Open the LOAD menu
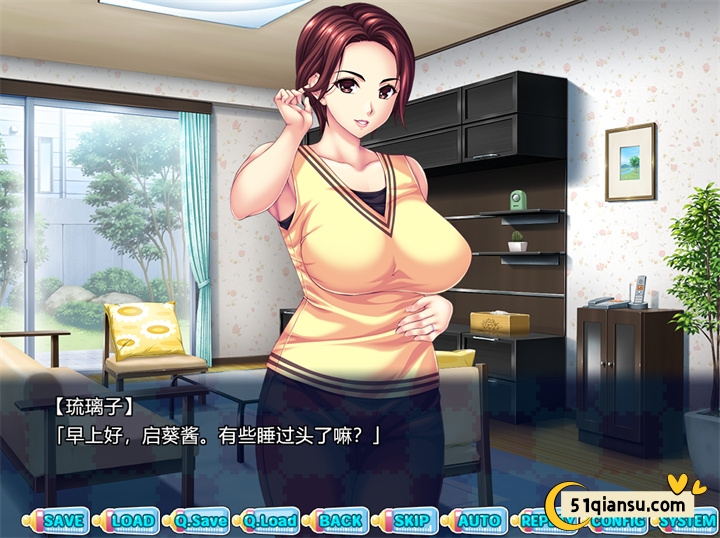 (132, 521)
